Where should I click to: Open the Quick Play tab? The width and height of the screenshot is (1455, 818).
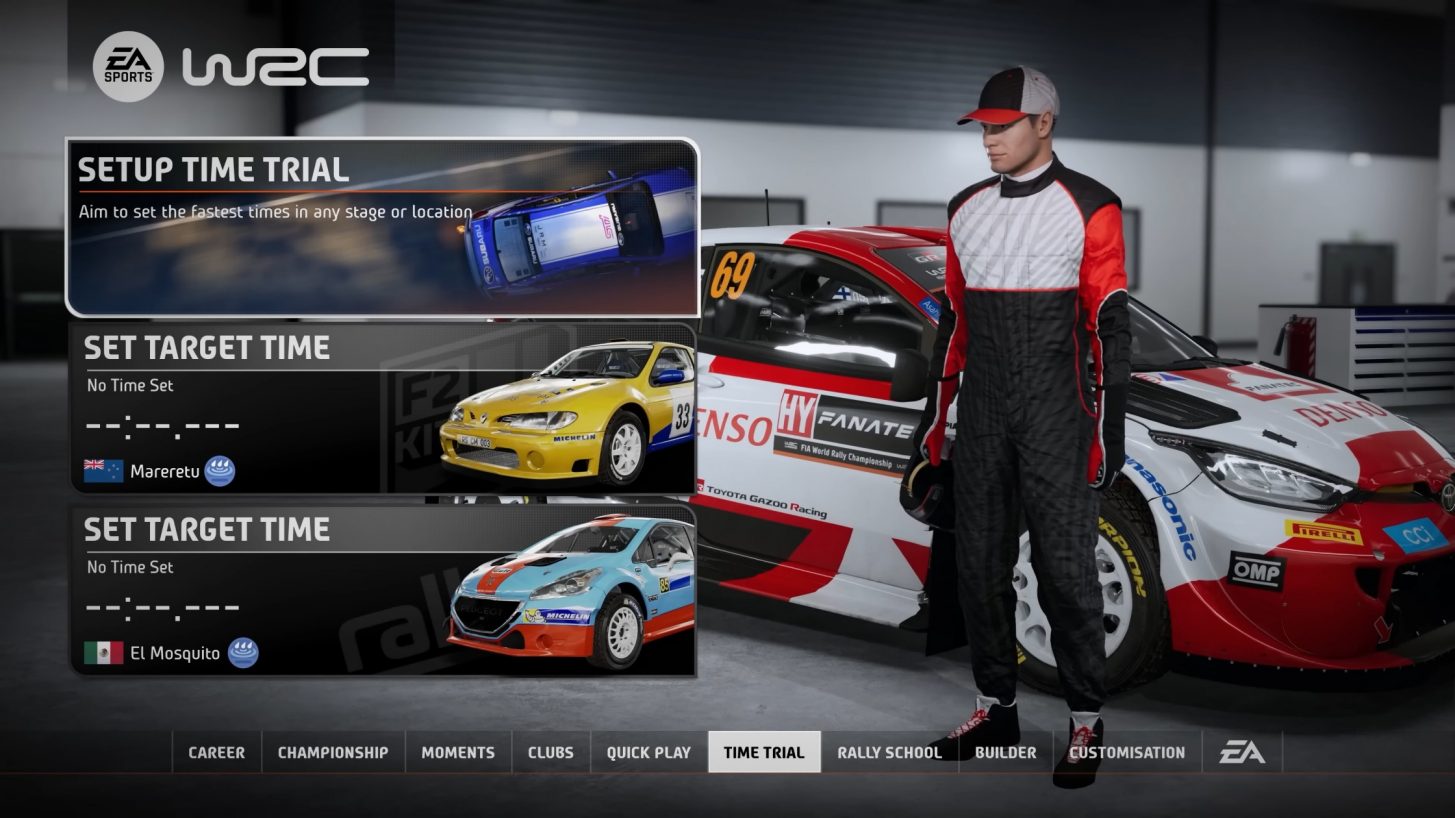(646, 751)
